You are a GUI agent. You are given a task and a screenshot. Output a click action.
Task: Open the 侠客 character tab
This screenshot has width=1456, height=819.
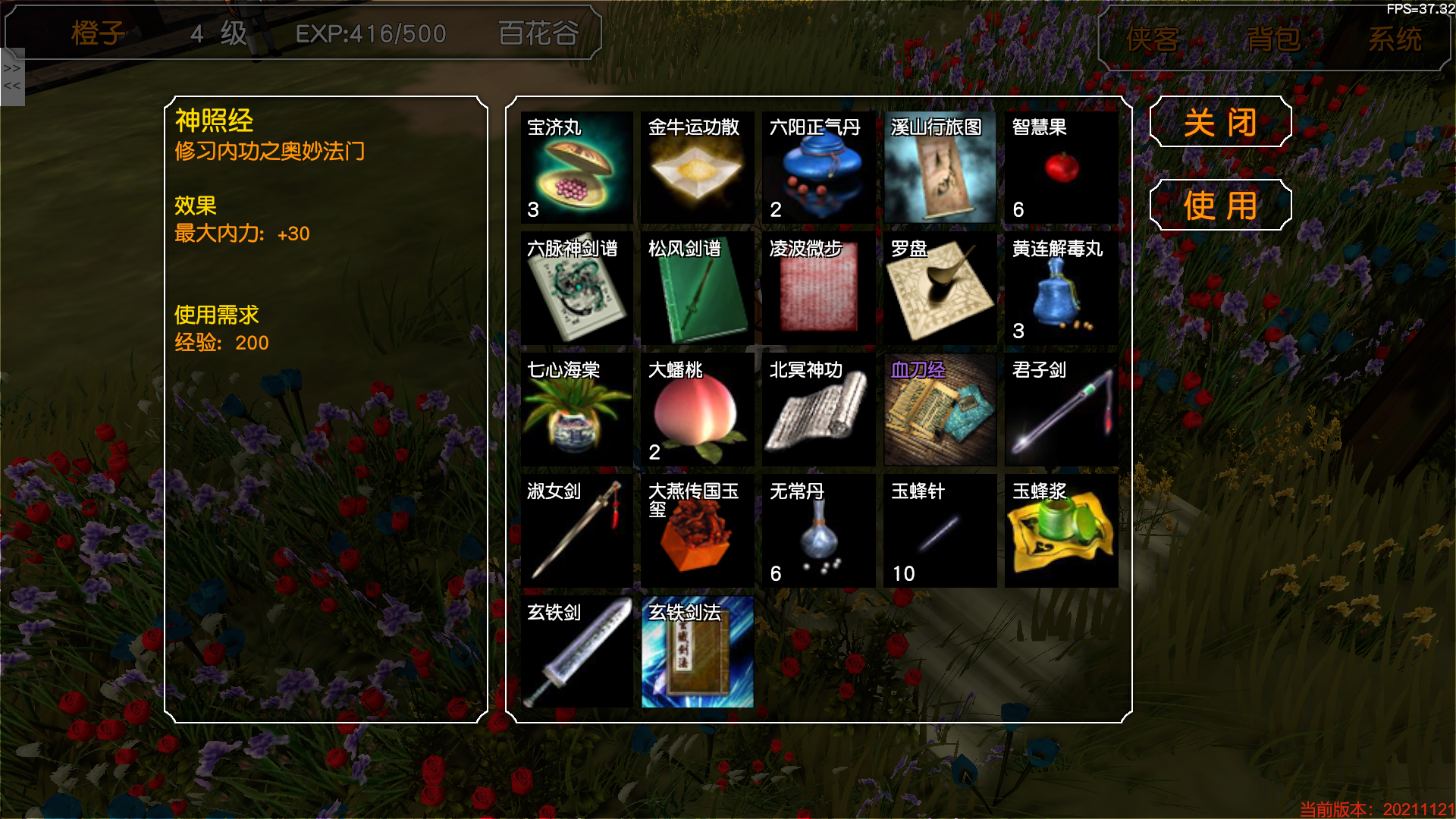(x=1153, y=39)
